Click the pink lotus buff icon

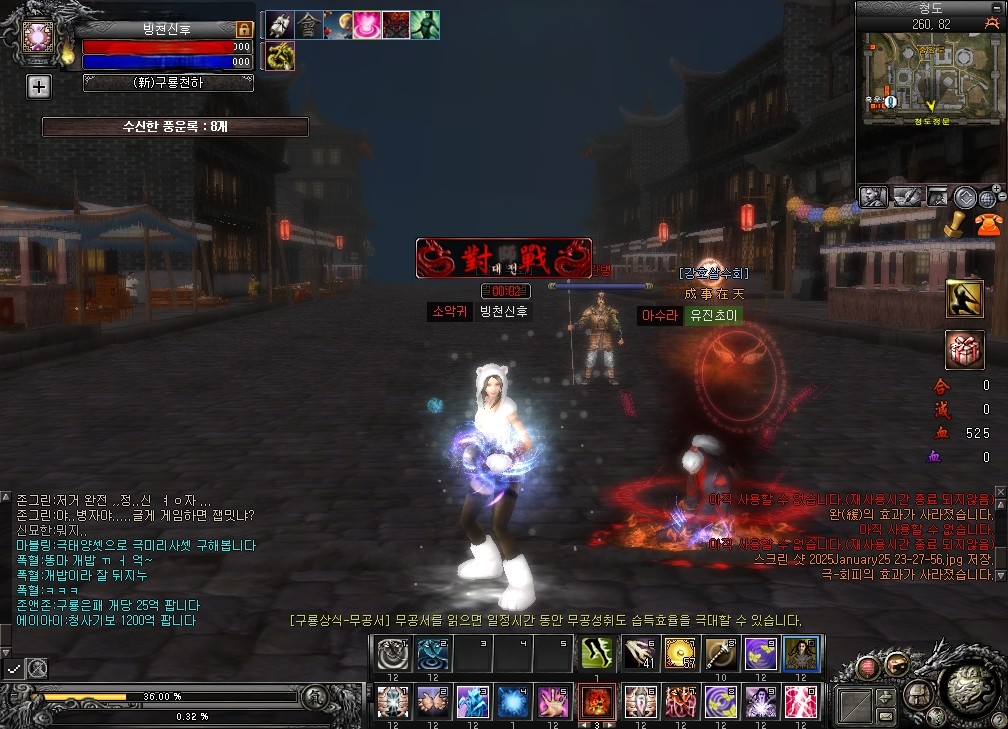[x=367, y=25]
